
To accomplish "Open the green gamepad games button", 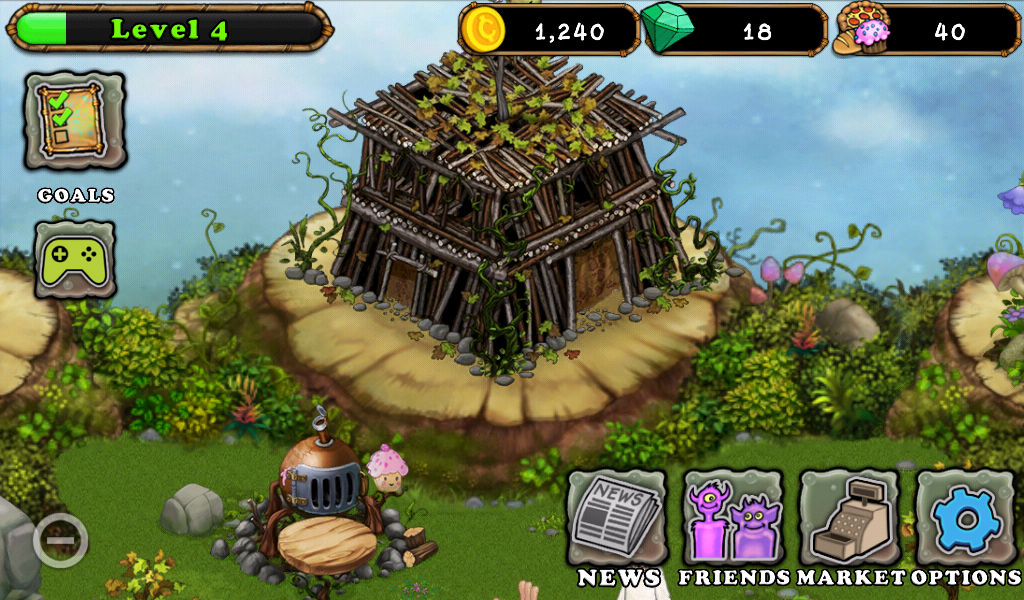I will [x=75, y=259].
